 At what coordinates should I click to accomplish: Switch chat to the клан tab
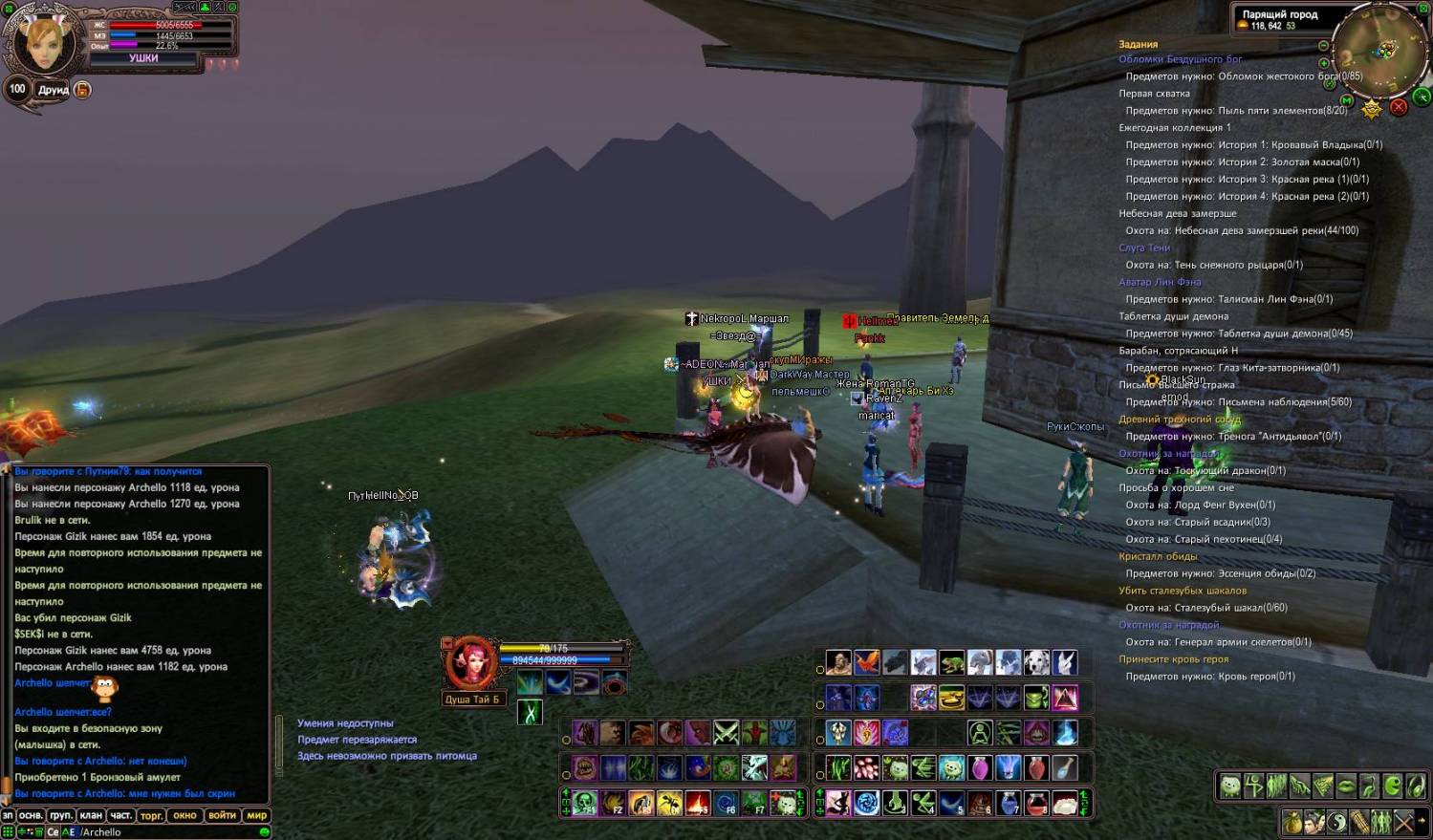(91, 815)
